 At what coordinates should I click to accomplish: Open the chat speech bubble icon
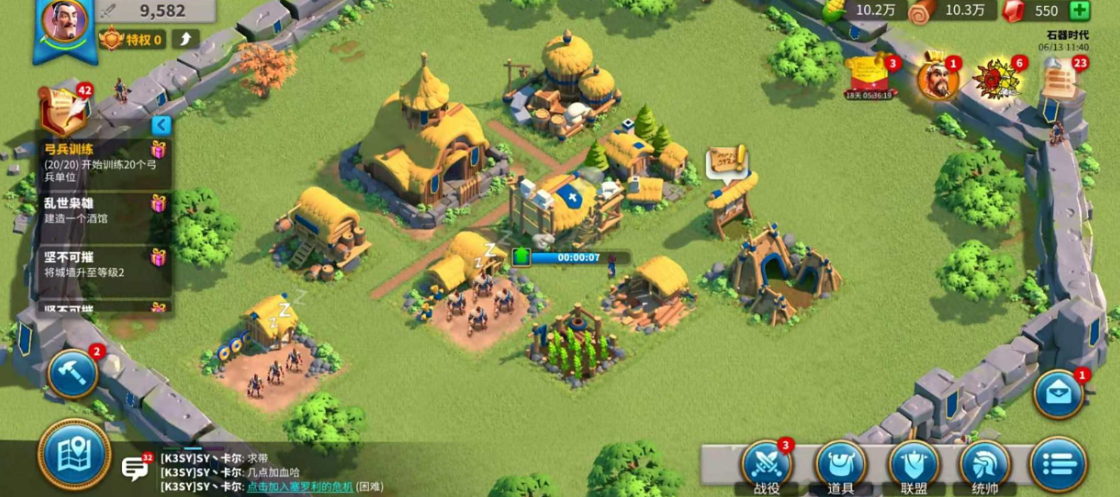(135, 468)
